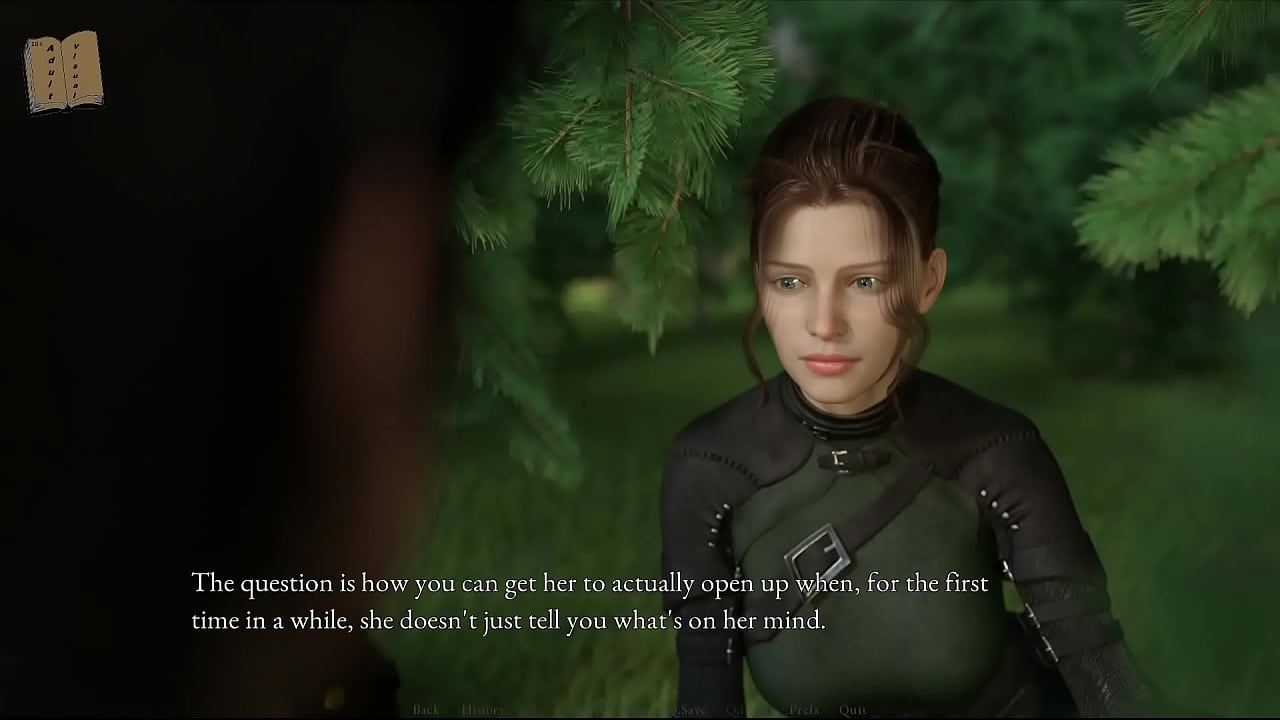This screenshot has width=1280, height=720.
Task: Open the dialogue History log
Action: point(483,710)
